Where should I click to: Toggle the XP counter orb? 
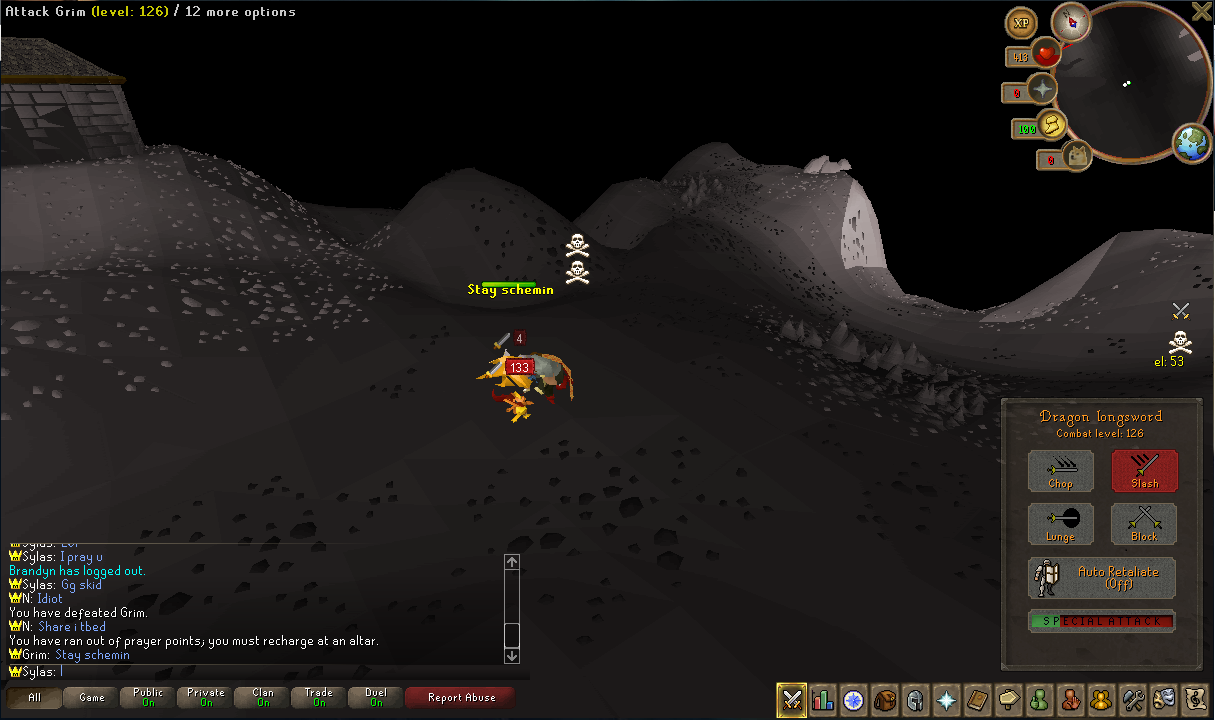click(x=1021, y=23)
